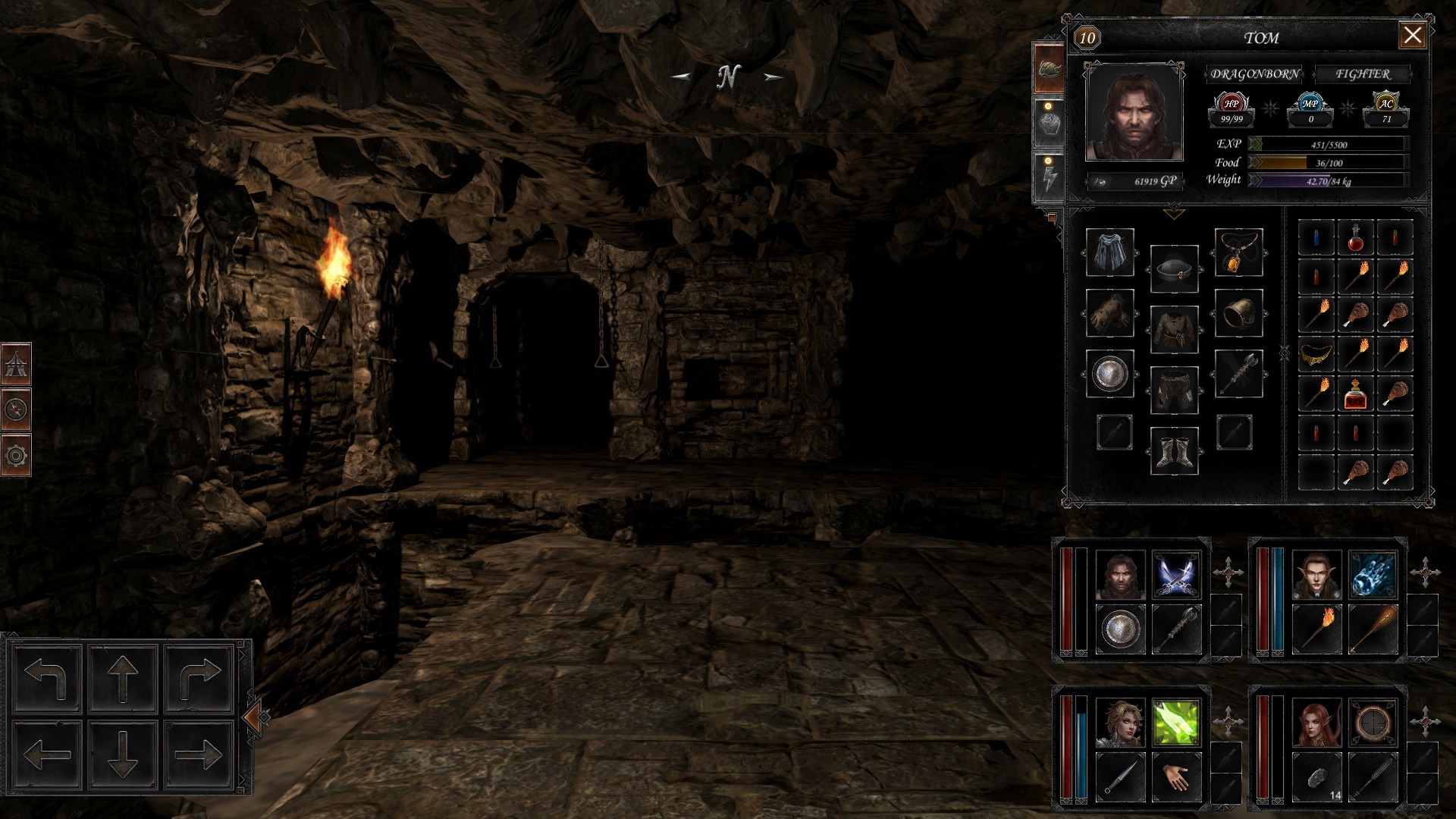This screenshot has height=819, width=1456.
Task: Click the arrow below Tom's gold counter
Action: coord(1172,213)
